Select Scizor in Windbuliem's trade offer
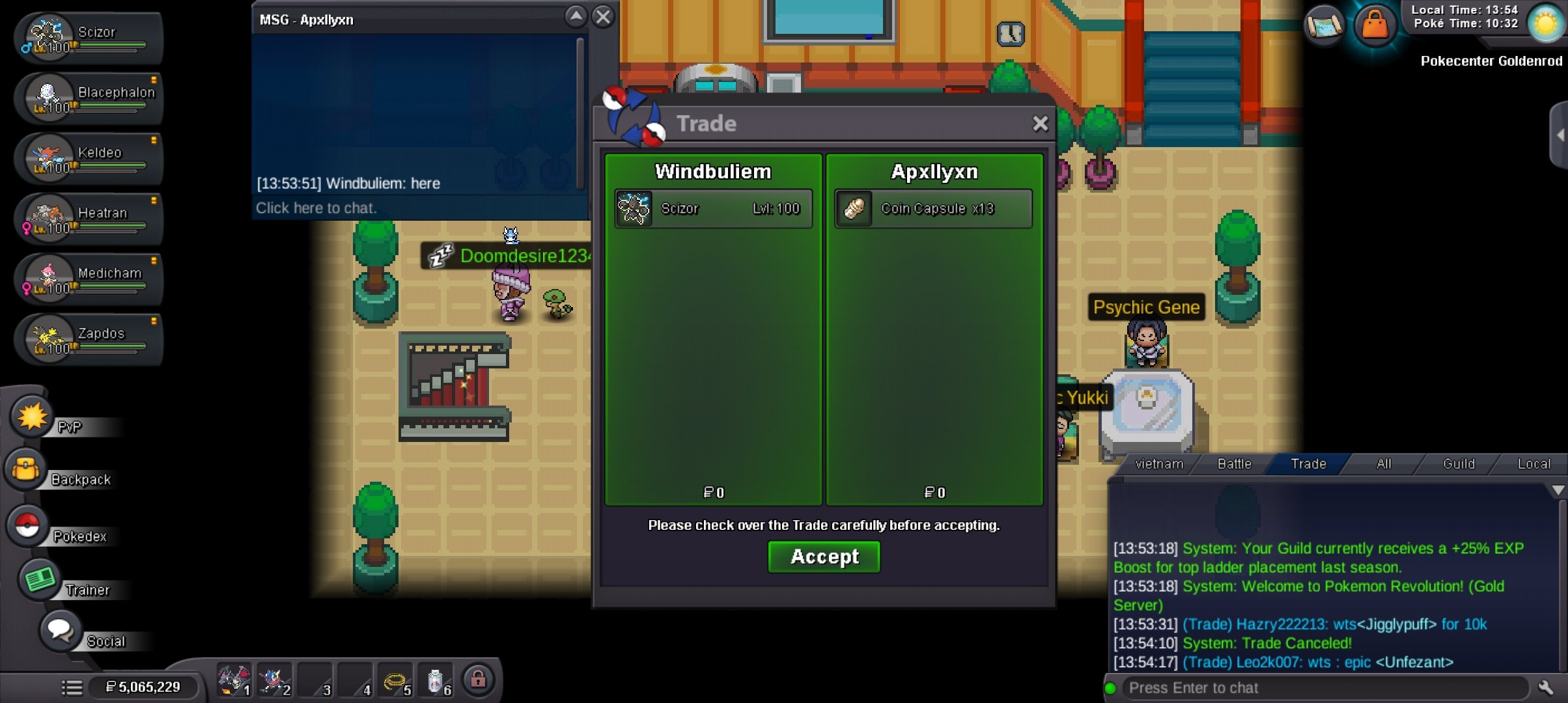Image resolution: width=1568 pixels, height=703 pixels. 713,209
